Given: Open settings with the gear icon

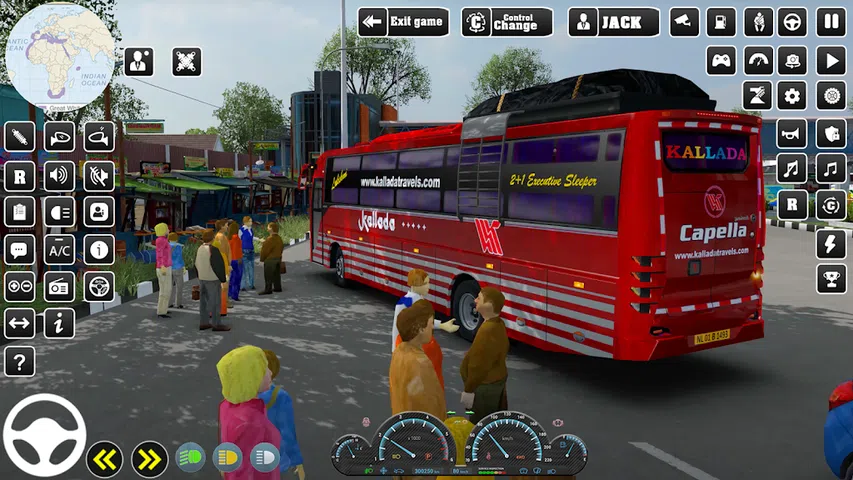Looking at the screenshot, I should click(x=793, y=96).
